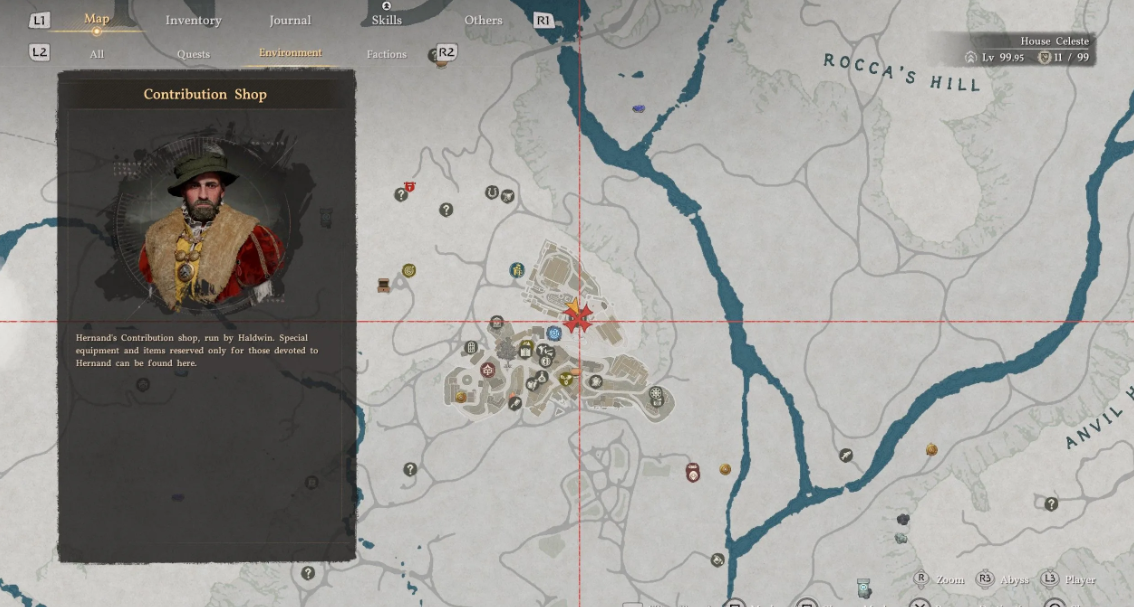Switch to the Inventory tab
Viewport: 1134px width, 607px height.
pyautogui.click(x=193, y=20)
